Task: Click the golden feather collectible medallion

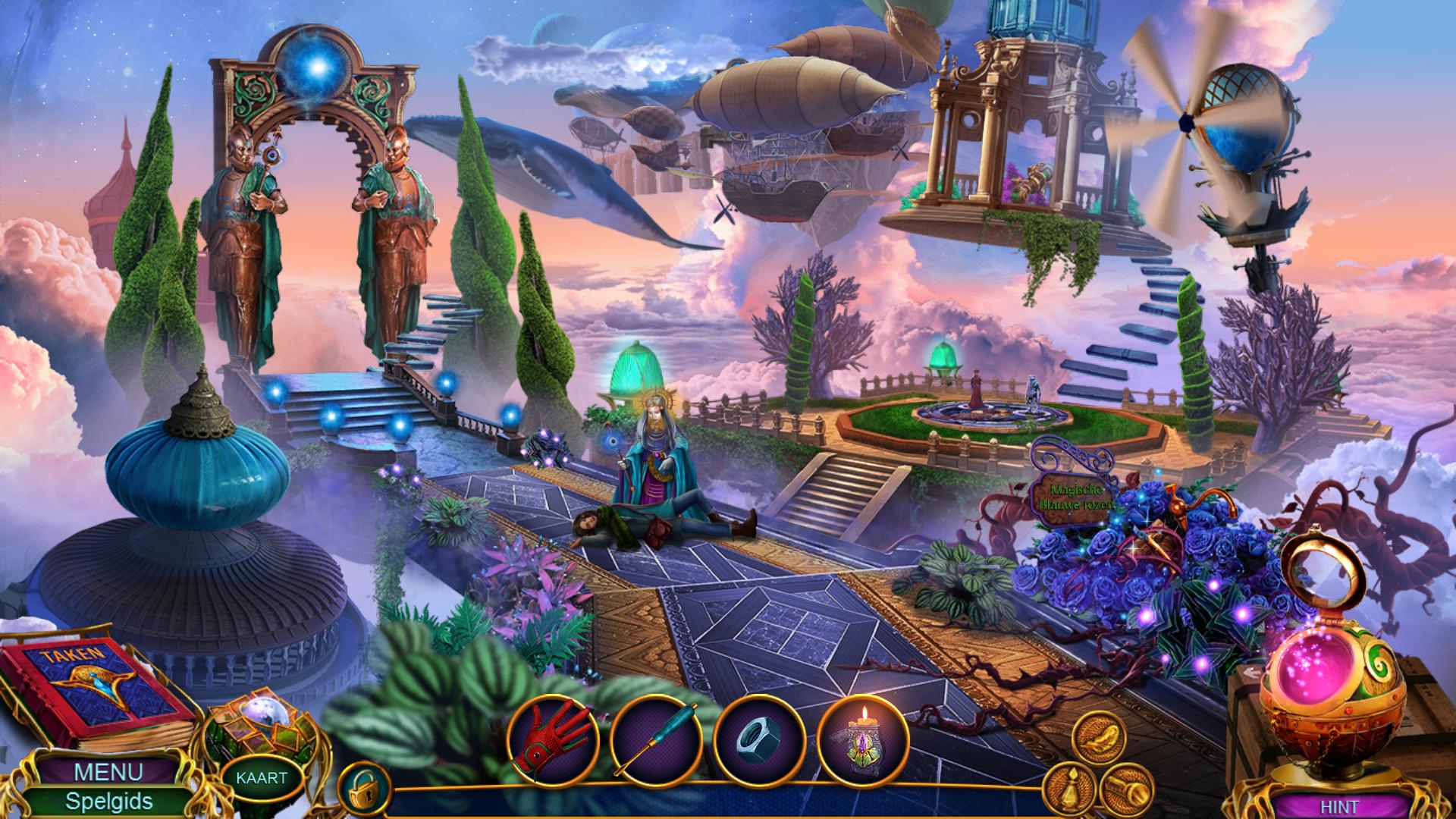Action: tap(1099, 736)
